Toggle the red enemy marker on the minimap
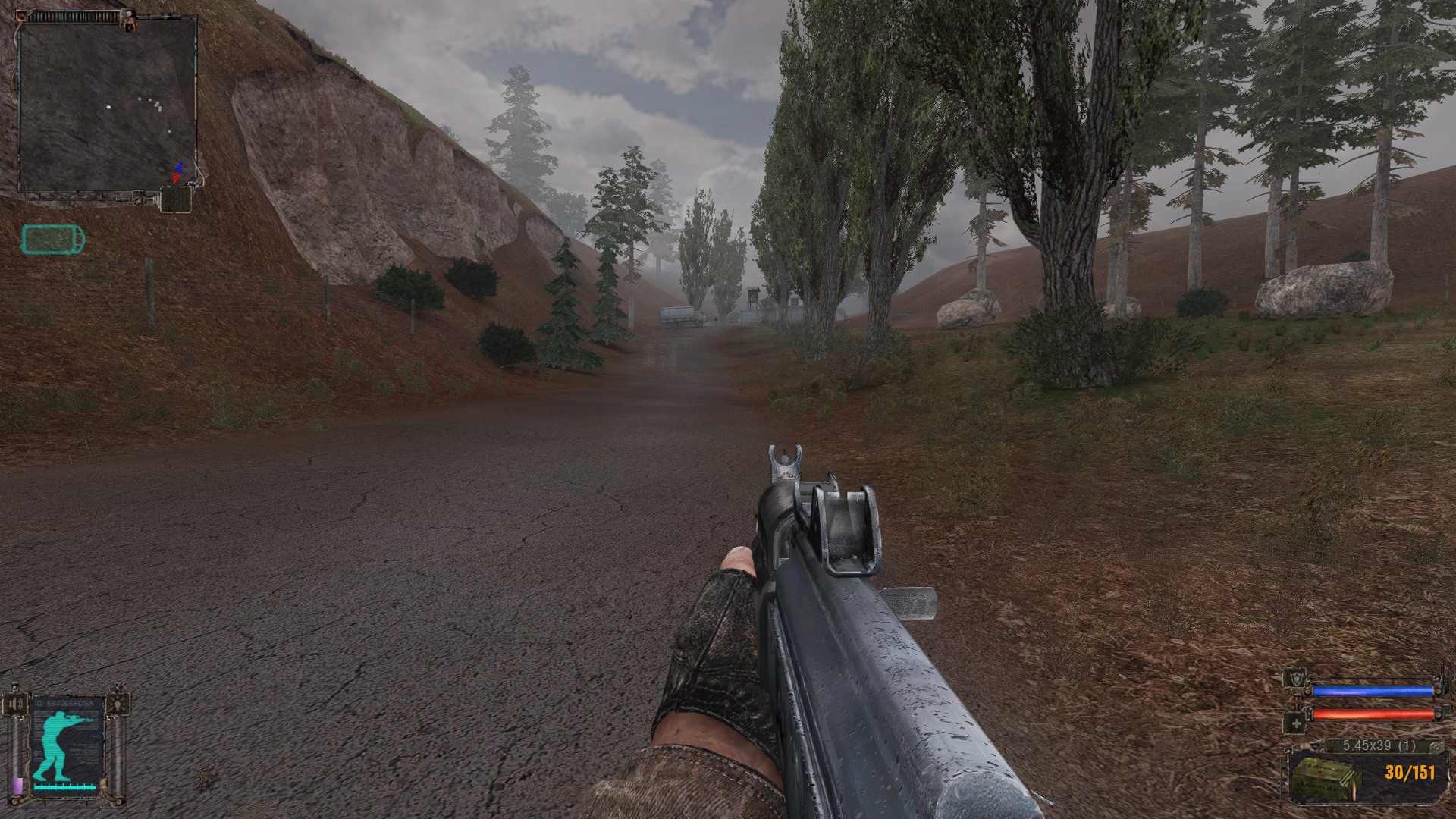Viewport: 1456px width, 819px height. point(176,178)
